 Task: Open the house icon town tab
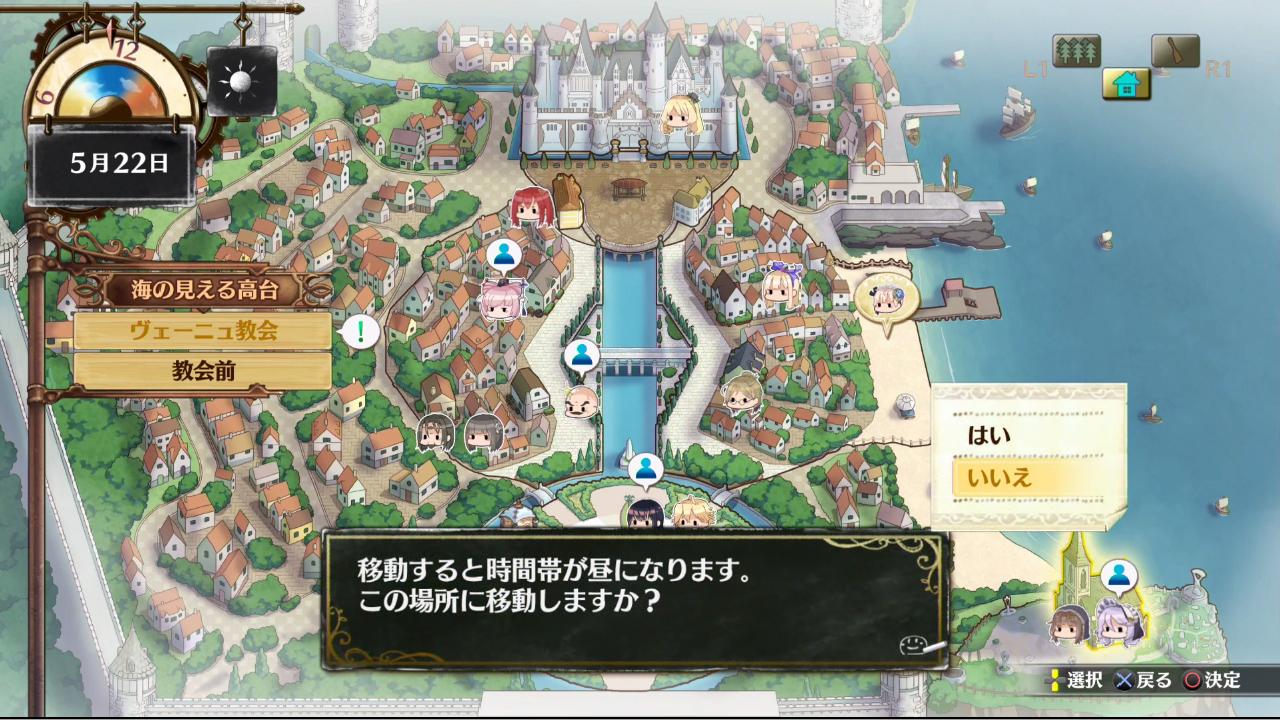point(1126,84)
